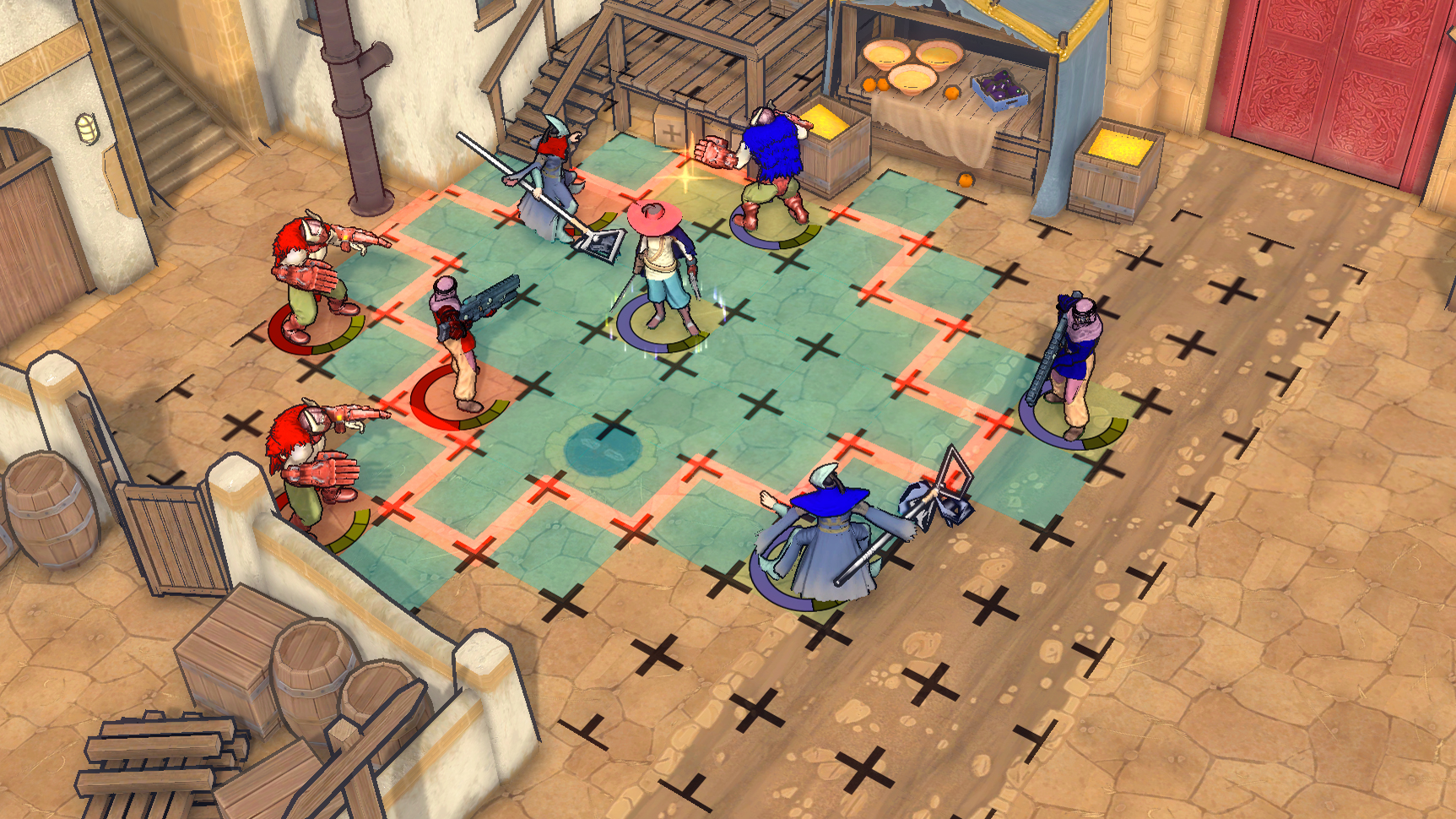Select the red-haired staff wielder unit

[549, 182]
